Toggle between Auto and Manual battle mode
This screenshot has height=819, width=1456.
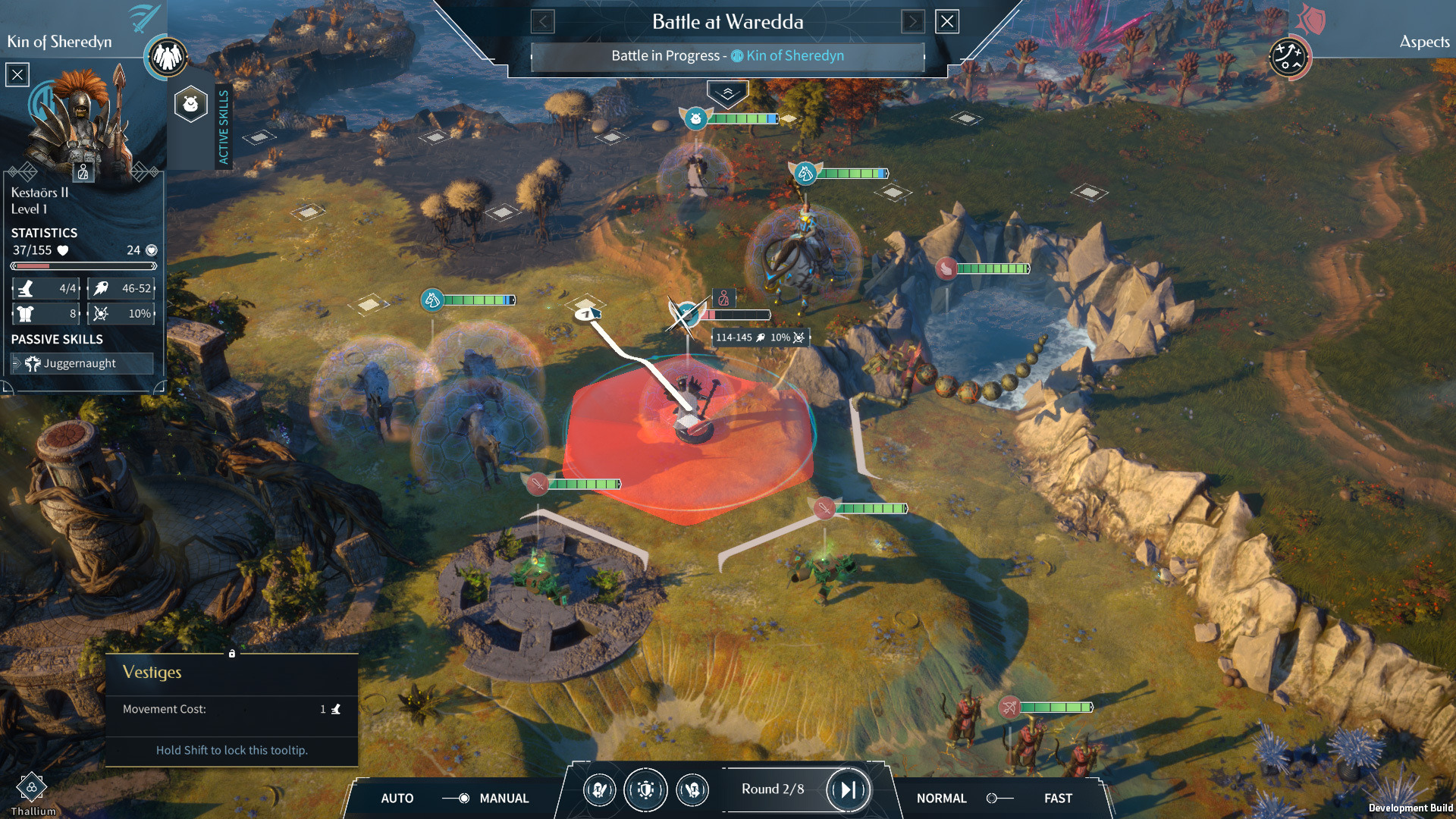(459, 798)
